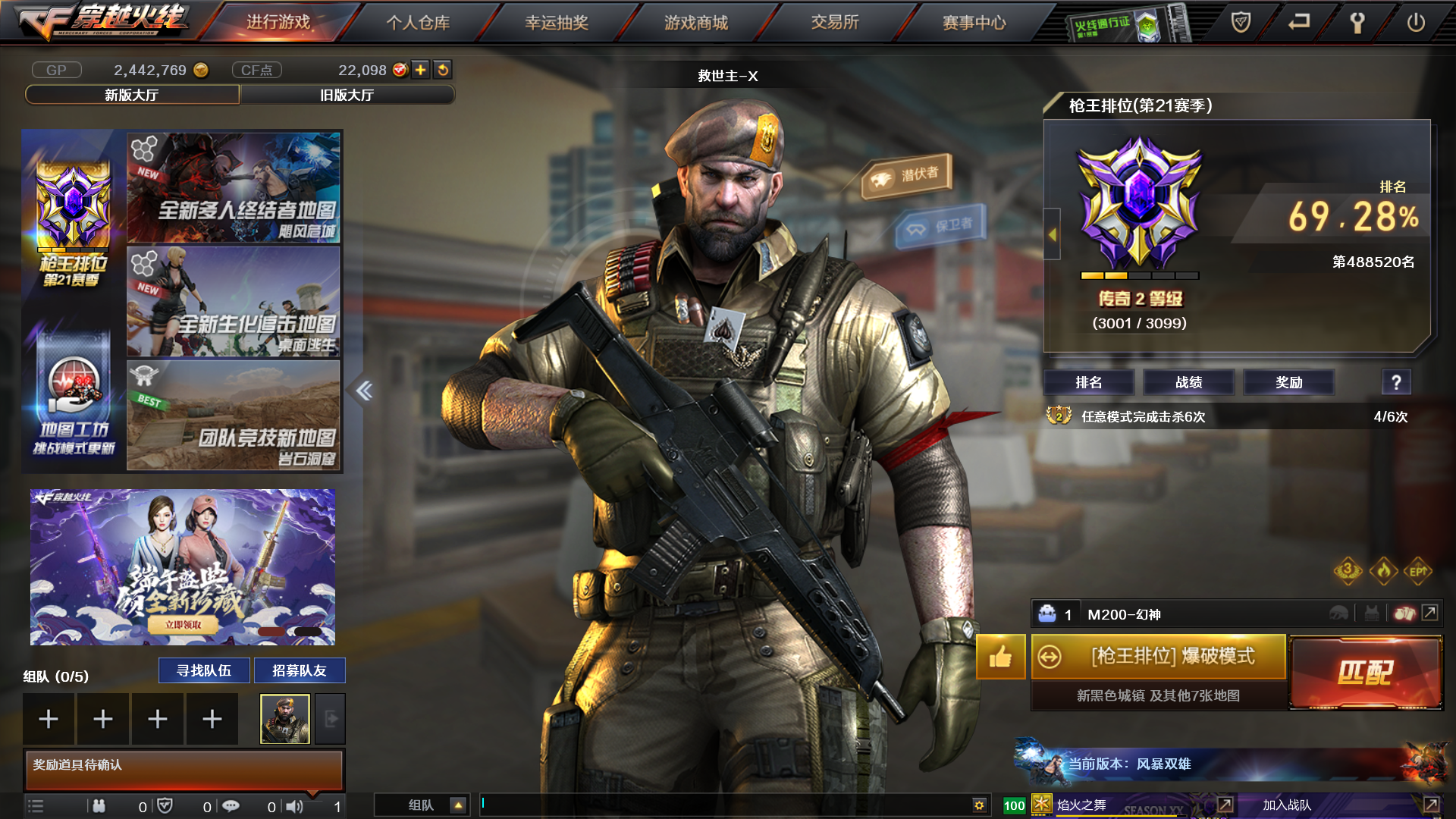The height and width of the screenshot is (819, 1456).
Task: Click the 加入战队 join clan button
Action: (x=1287, y=805)
